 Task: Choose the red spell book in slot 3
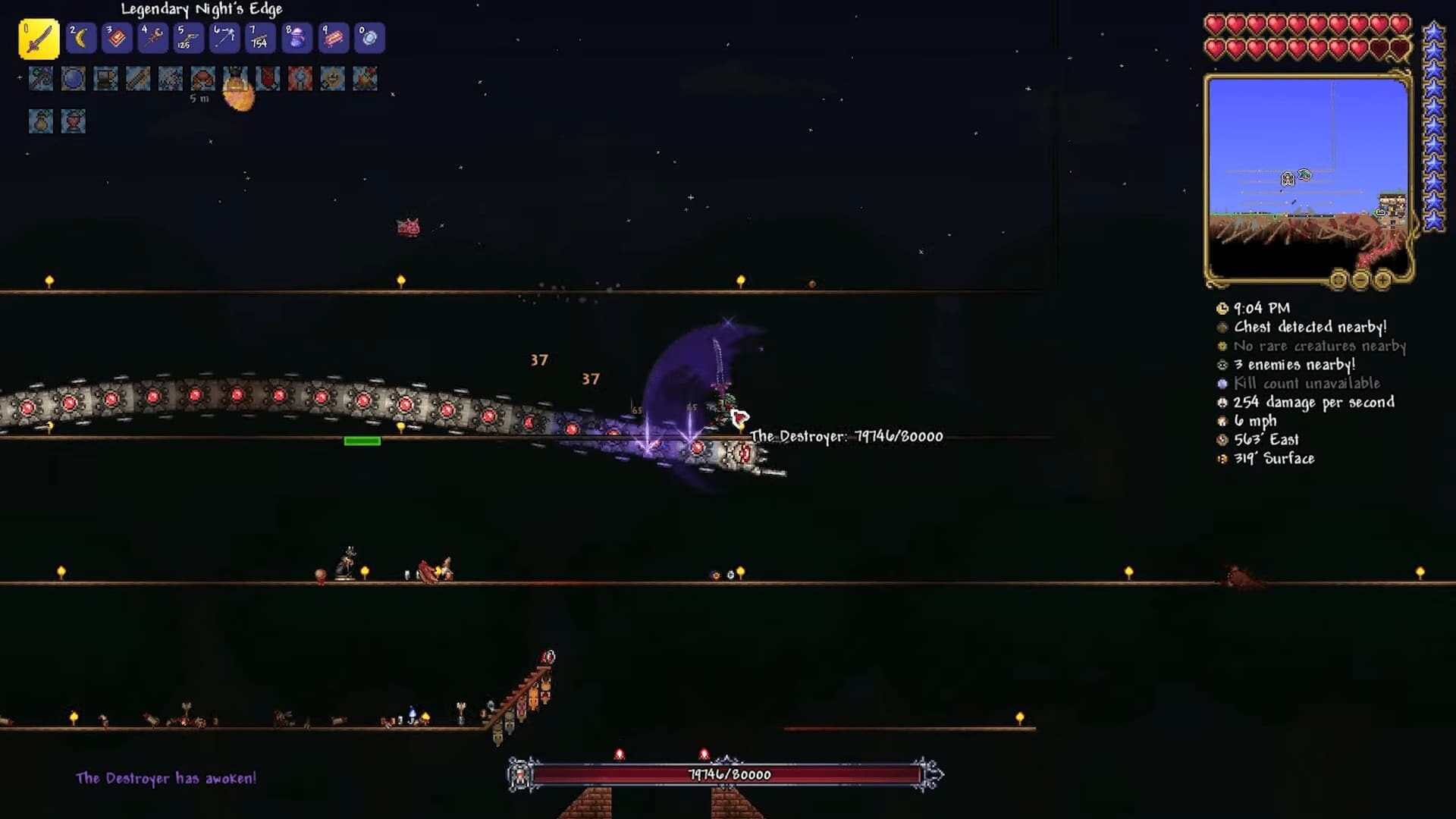pyautogui.click(x=117, y=38)
